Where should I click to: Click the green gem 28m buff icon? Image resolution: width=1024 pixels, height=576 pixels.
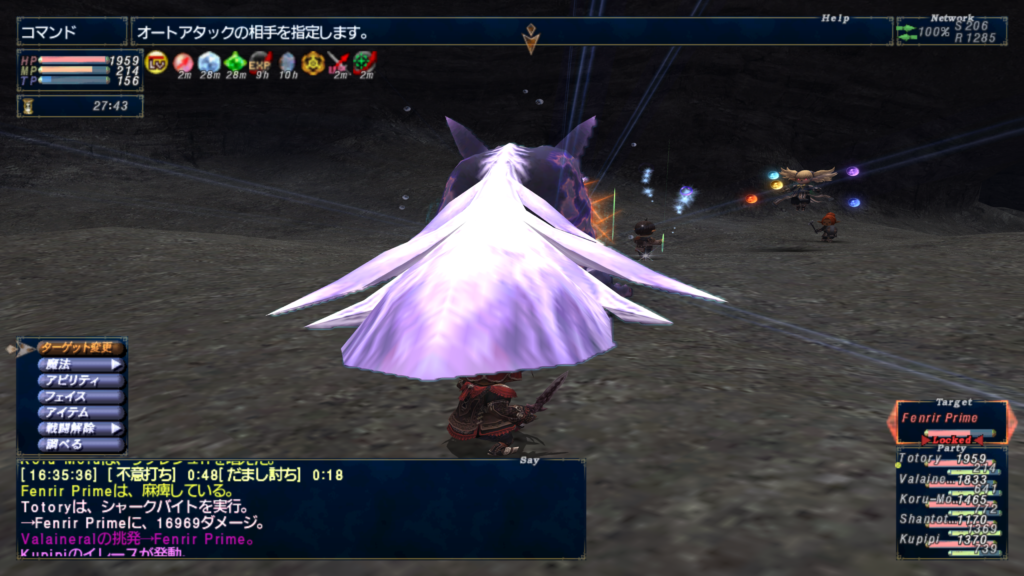pos(235,62)
